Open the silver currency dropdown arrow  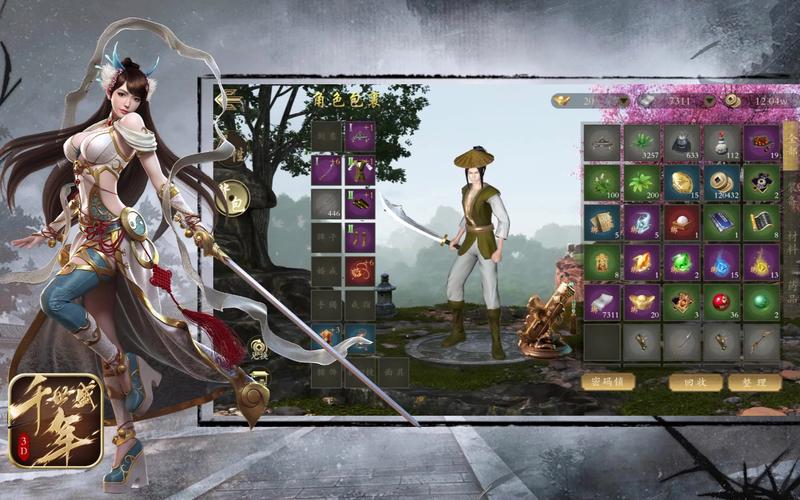[711, 101]
